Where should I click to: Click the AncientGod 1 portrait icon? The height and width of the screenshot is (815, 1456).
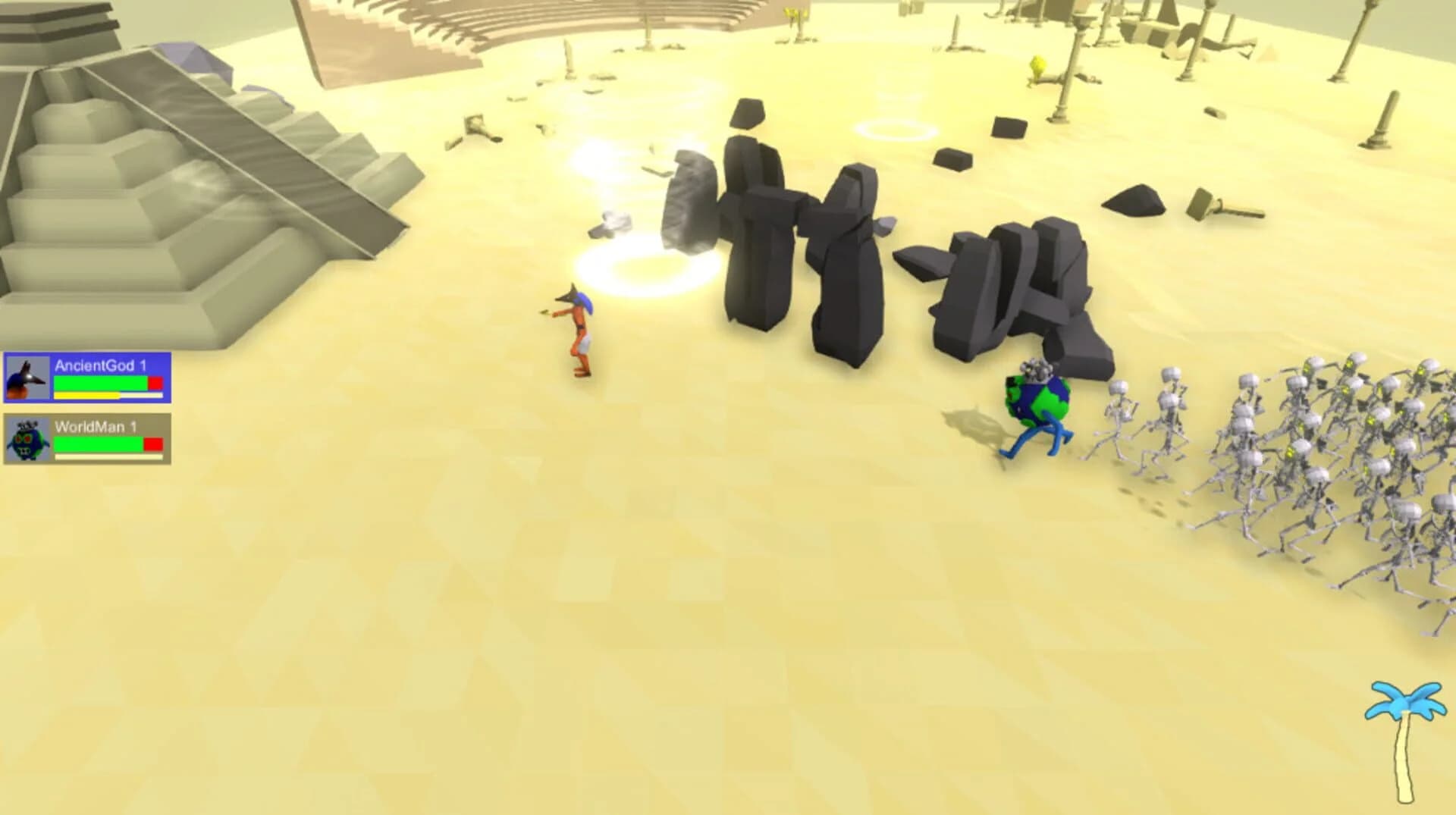[28, 379]
